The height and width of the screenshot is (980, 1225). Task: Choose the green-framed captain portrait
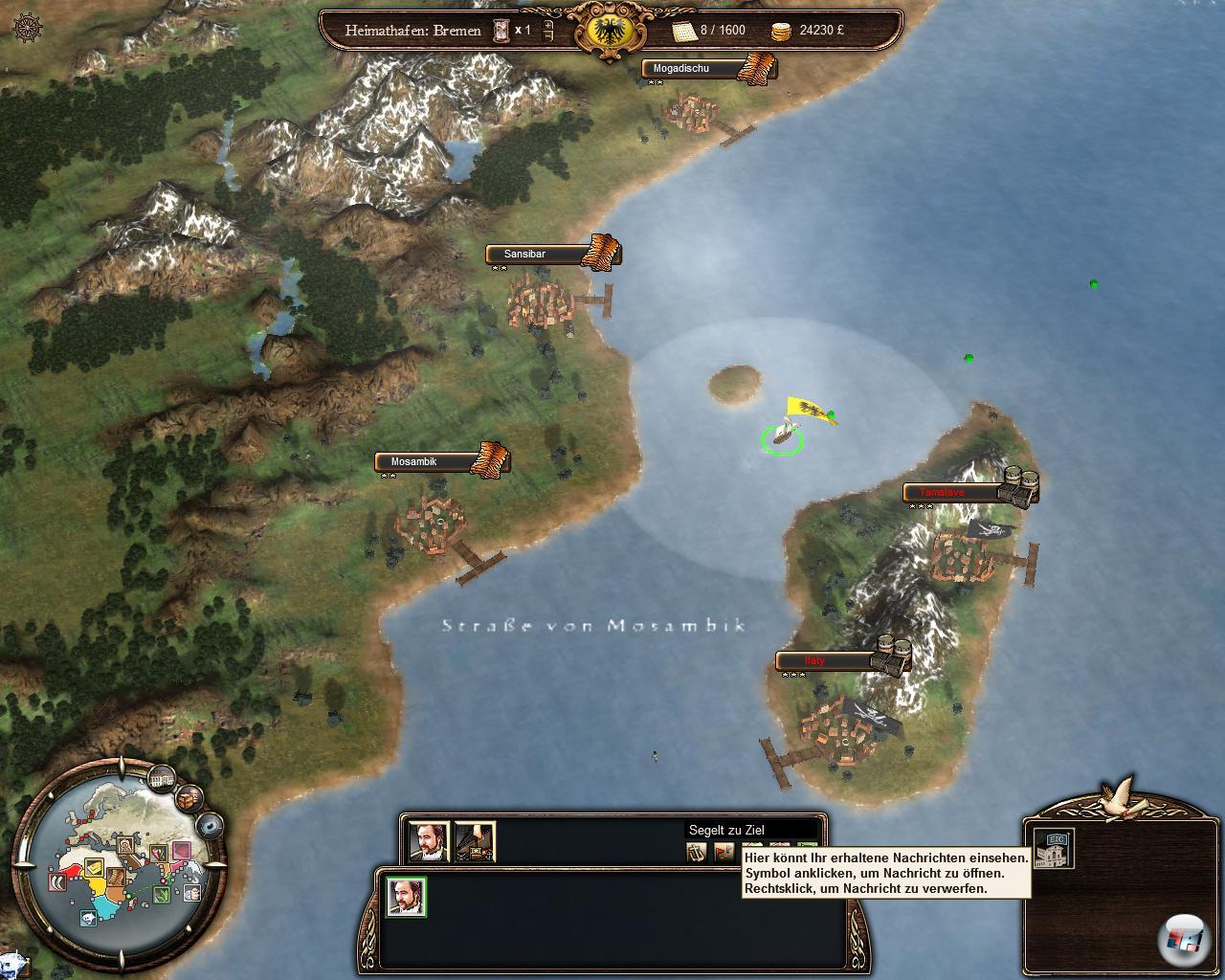(406, 897)
